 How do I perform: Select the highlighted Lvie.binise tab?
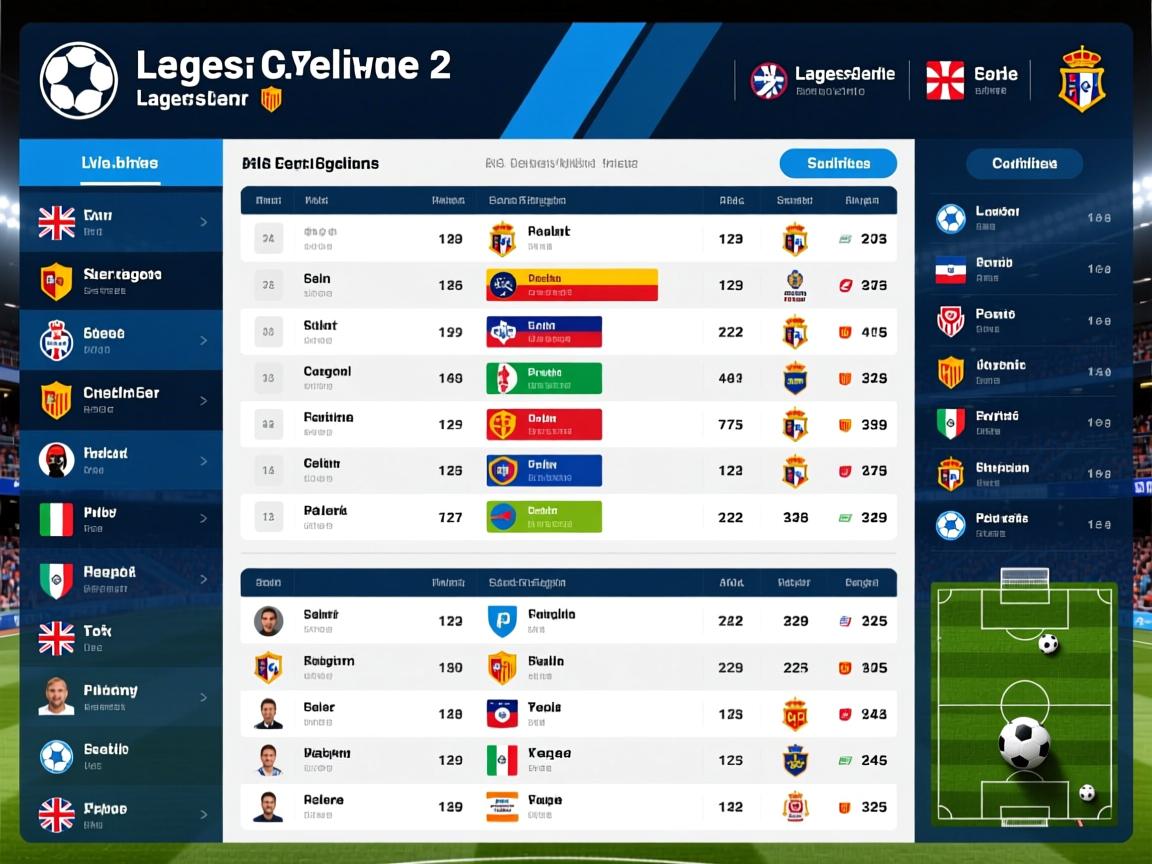(120, 163)
